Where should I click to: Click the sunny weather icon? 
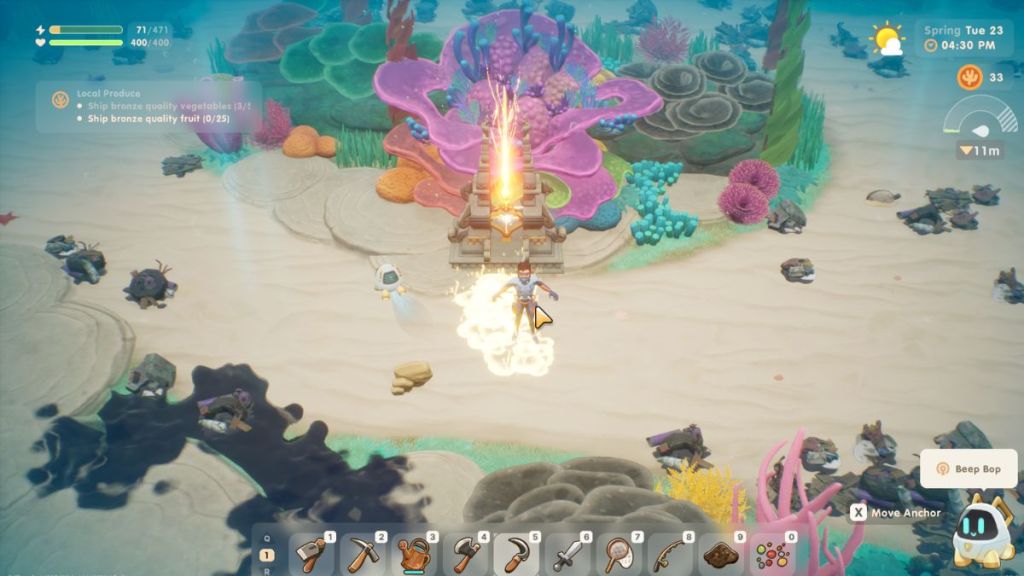(886, 39)
